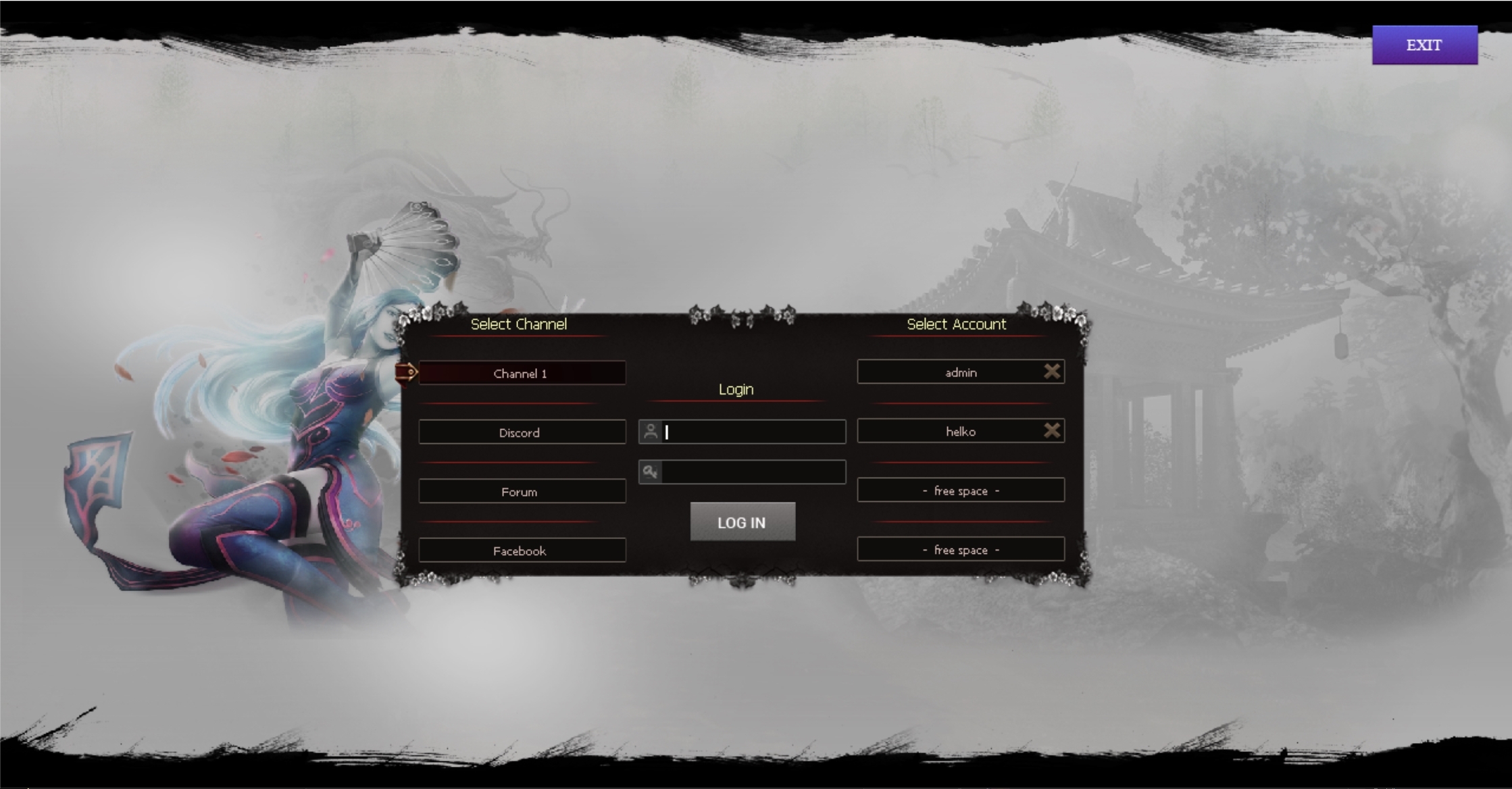The width and height of the screenshot is (1512, 789).
Task: Click the orange arrow marker beside Channel 1
Action: (408, 372)
